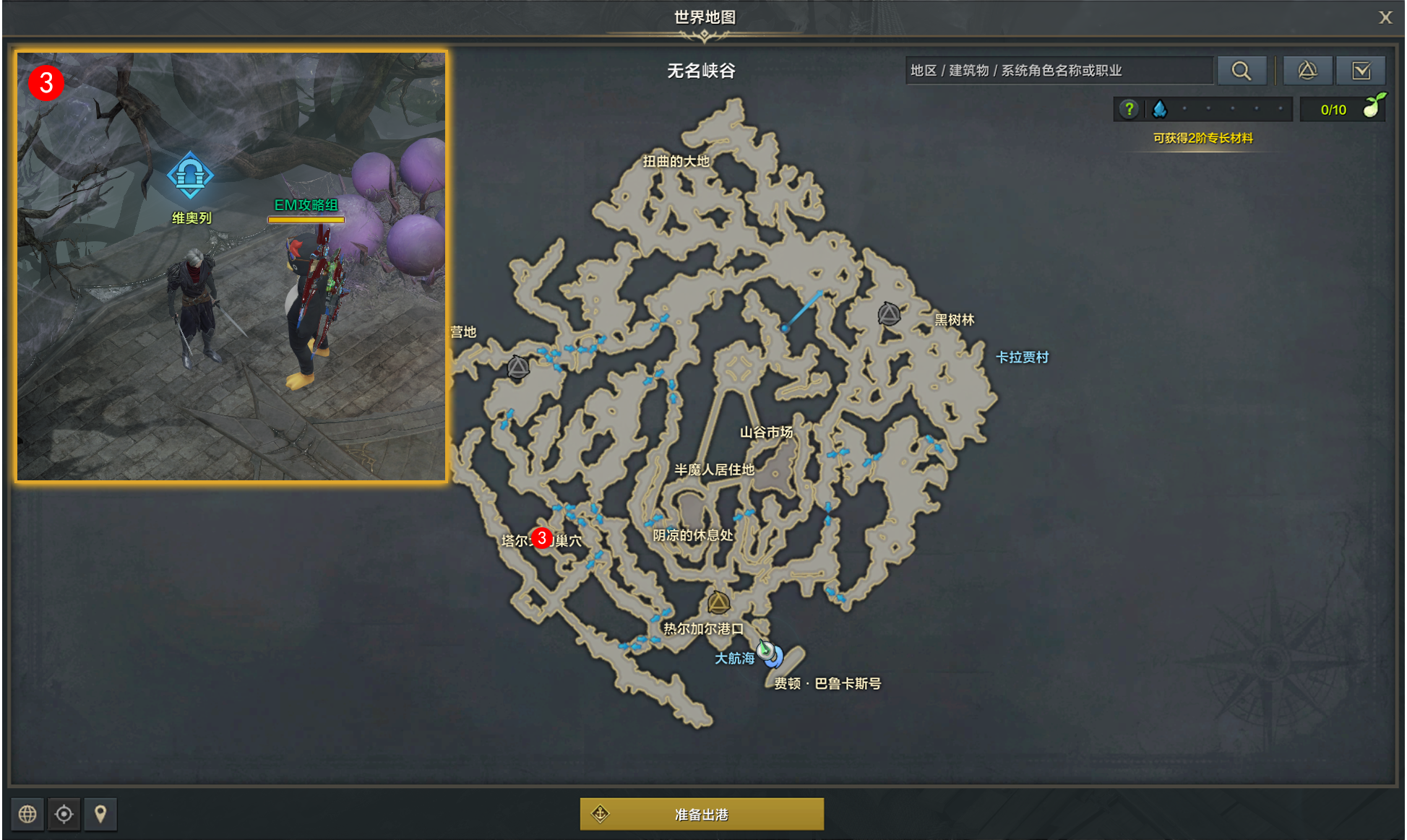
Task: Activate the map pin marker button
Action: click(100, 814)
